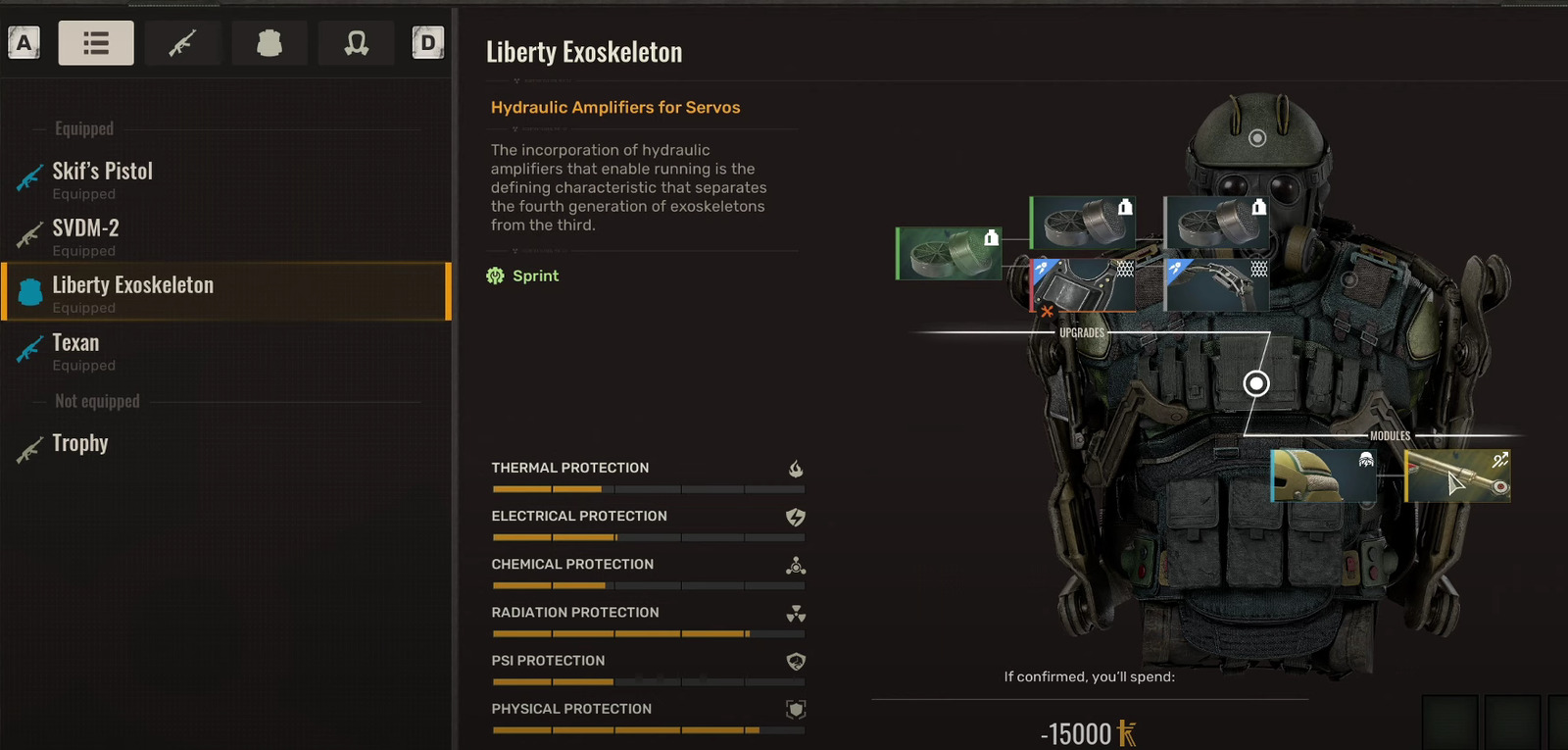Select the equipment list view icon
Viewport: 1568px width, 750px height.
(95, 42)
